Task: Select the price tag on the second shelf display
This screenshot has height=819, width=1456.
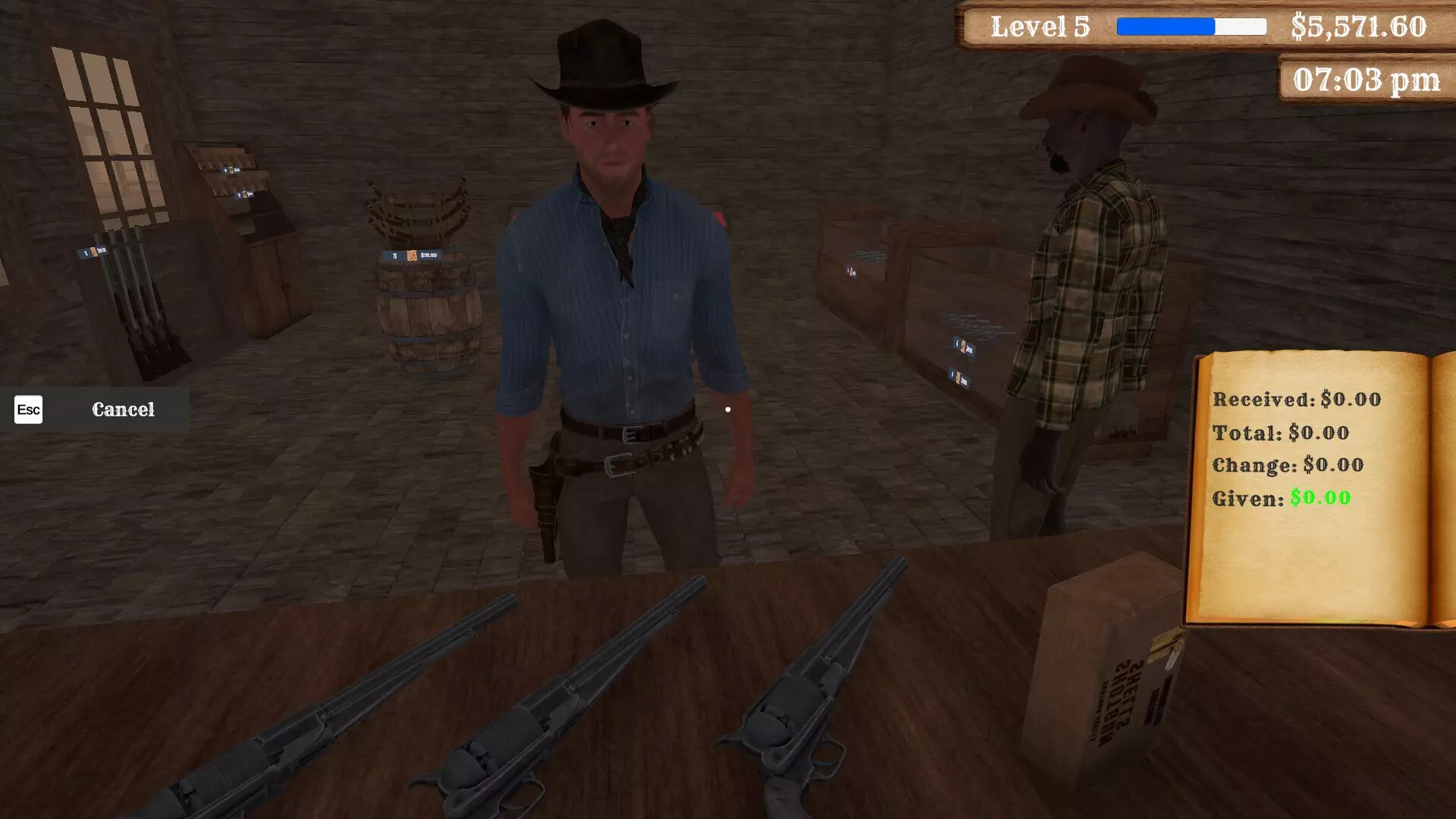Action: pyautogui.click(x=245, y=194)
